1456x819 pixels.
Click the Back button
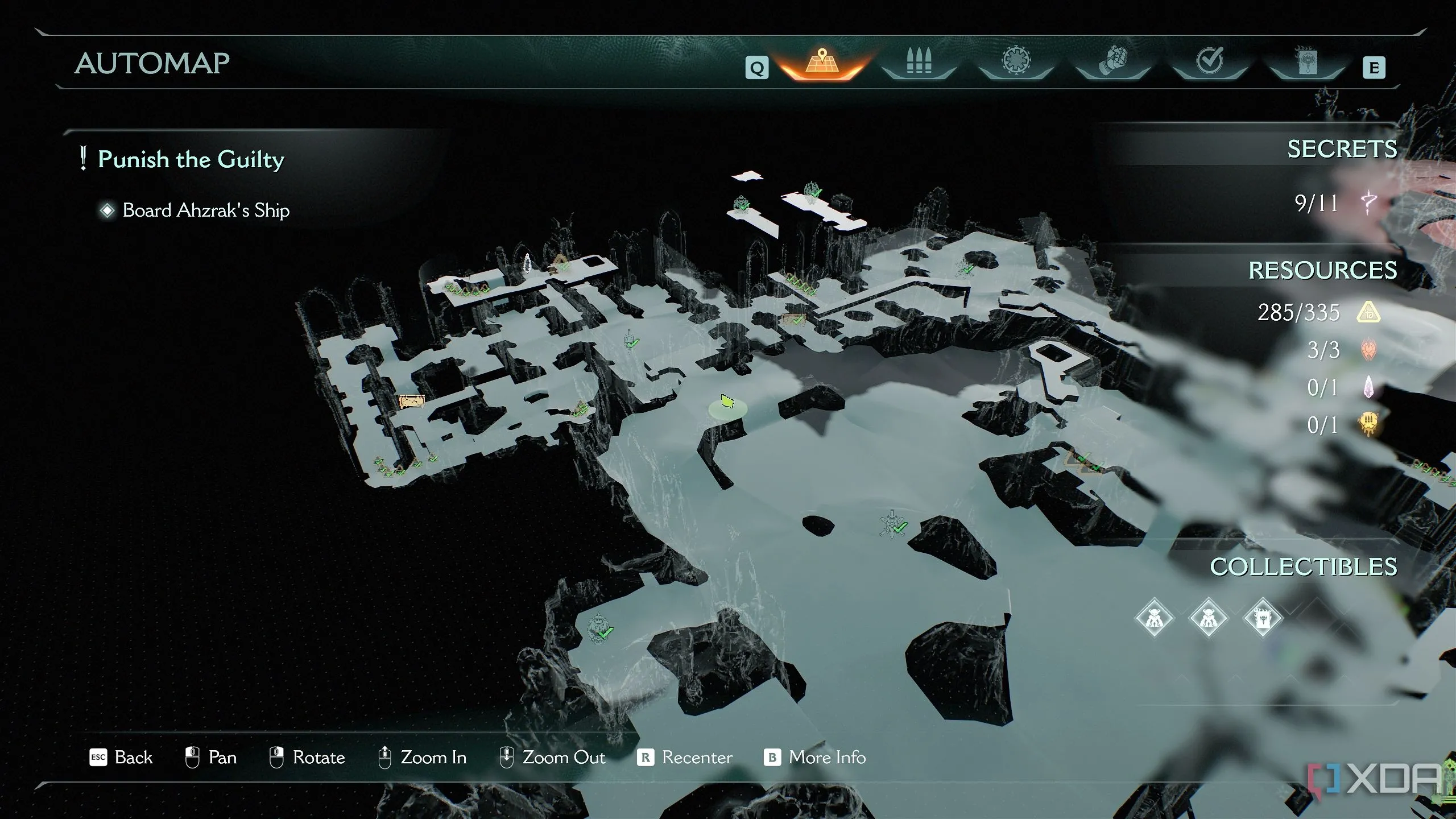click(x=121, y=758)
